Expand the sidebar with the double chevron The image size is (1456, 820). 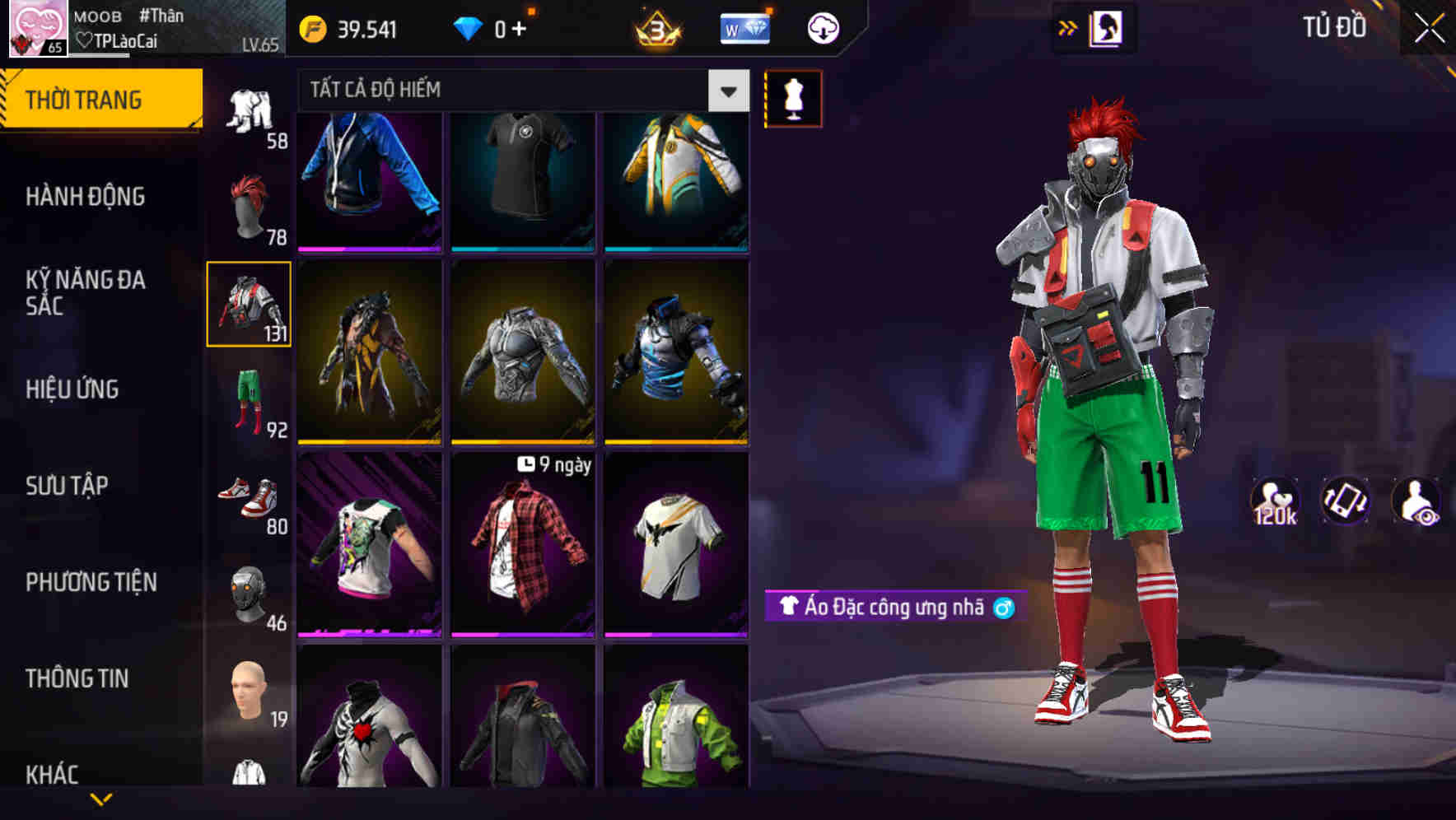[x=1066, y=27]
